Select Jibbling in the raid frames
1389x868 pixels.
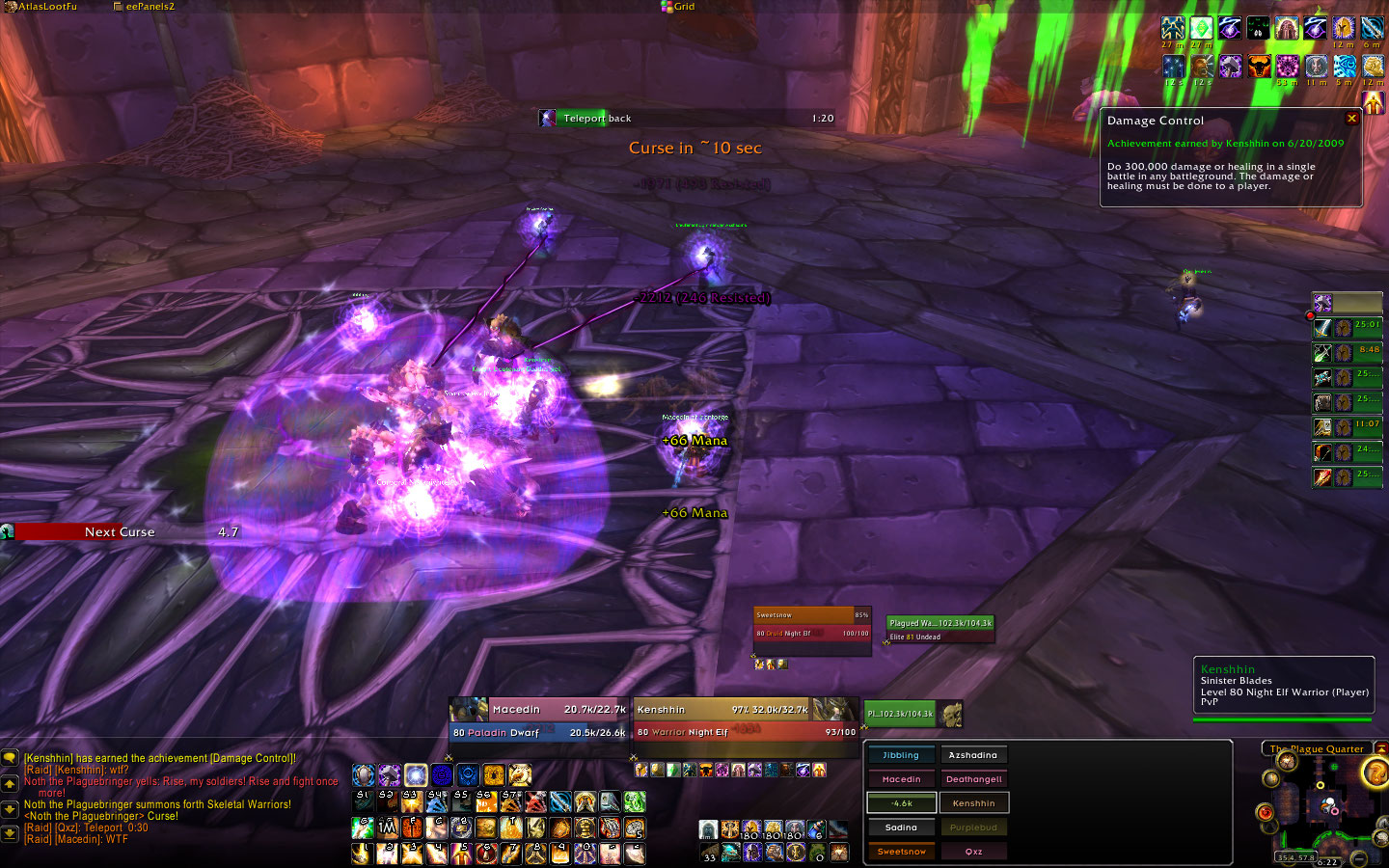901,755
